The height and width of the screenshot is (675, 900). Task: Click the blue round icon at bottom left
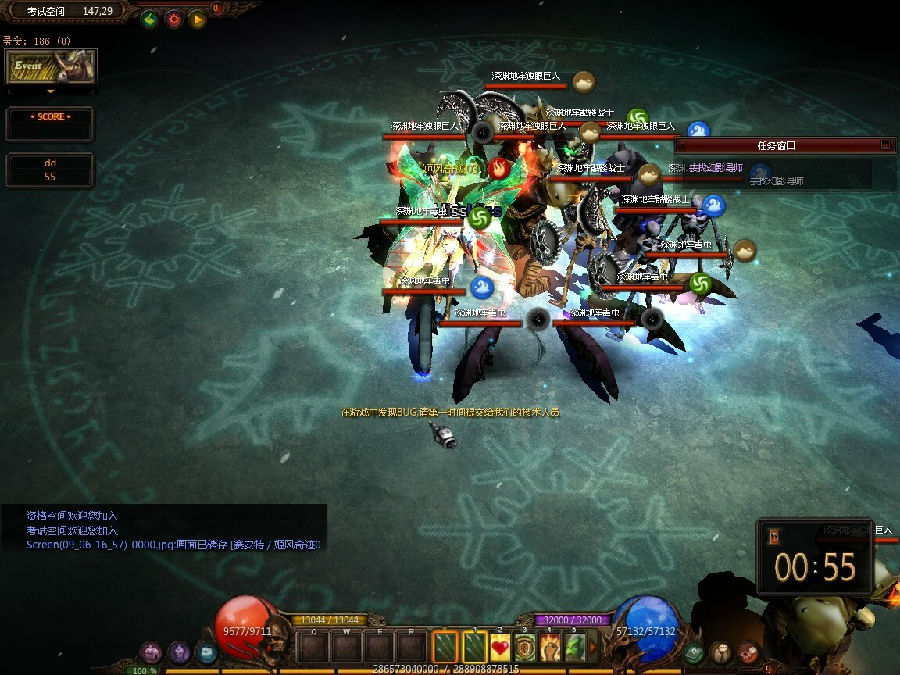pos(207,652)
